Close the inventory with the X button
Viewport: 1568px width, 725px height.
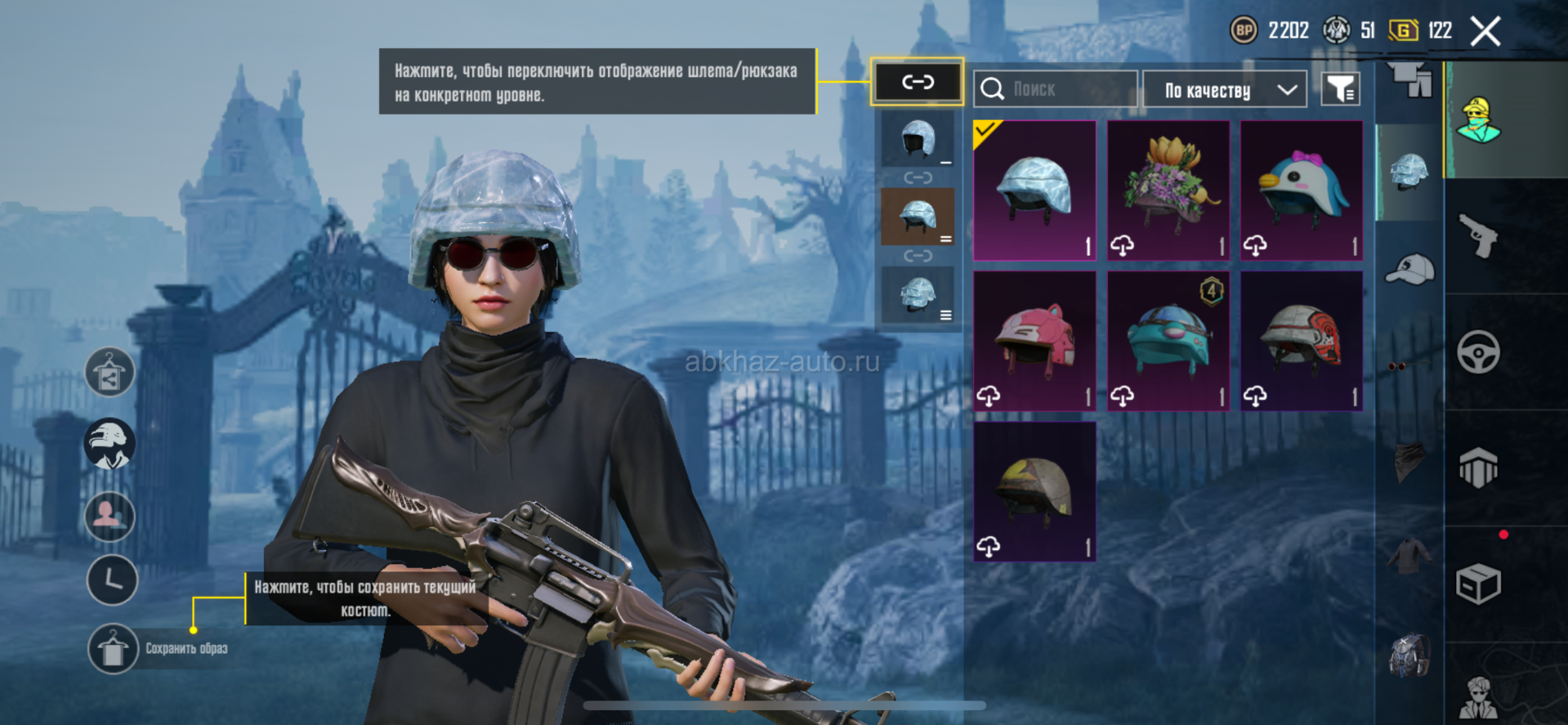(1485, 32)
